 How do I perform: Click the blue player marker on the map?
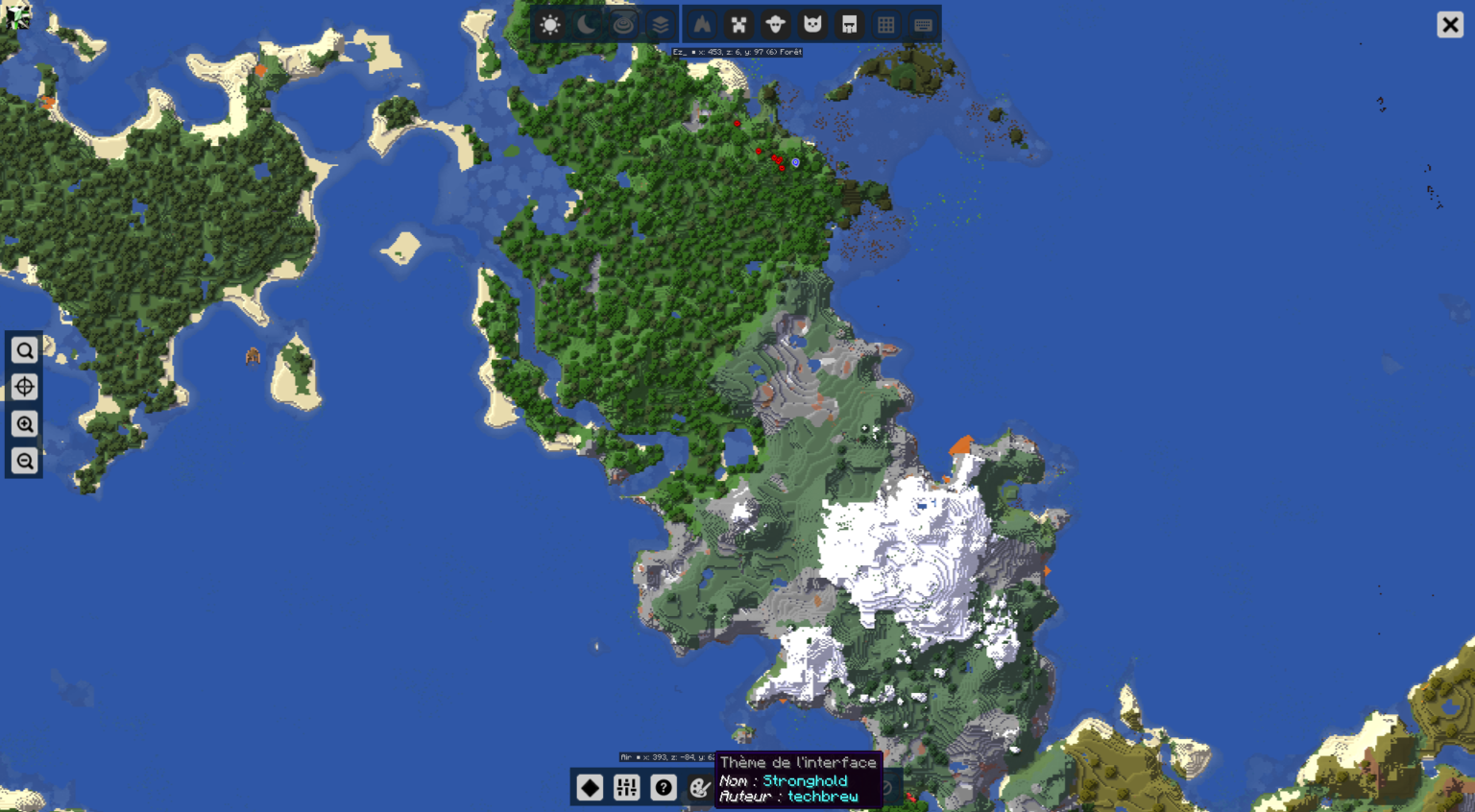pos(795,163)
